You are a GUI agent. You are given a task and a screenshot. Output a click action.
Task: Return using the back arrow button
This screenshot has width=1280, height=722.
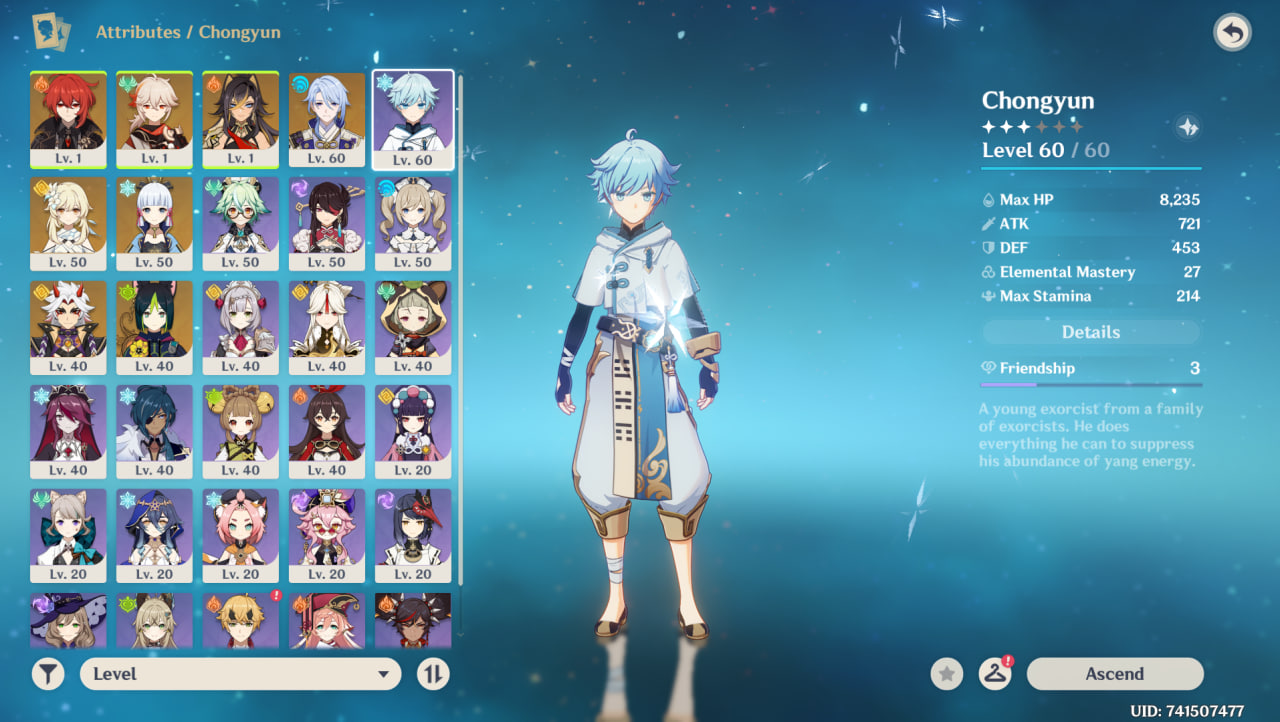click(x=1232, y=33)
